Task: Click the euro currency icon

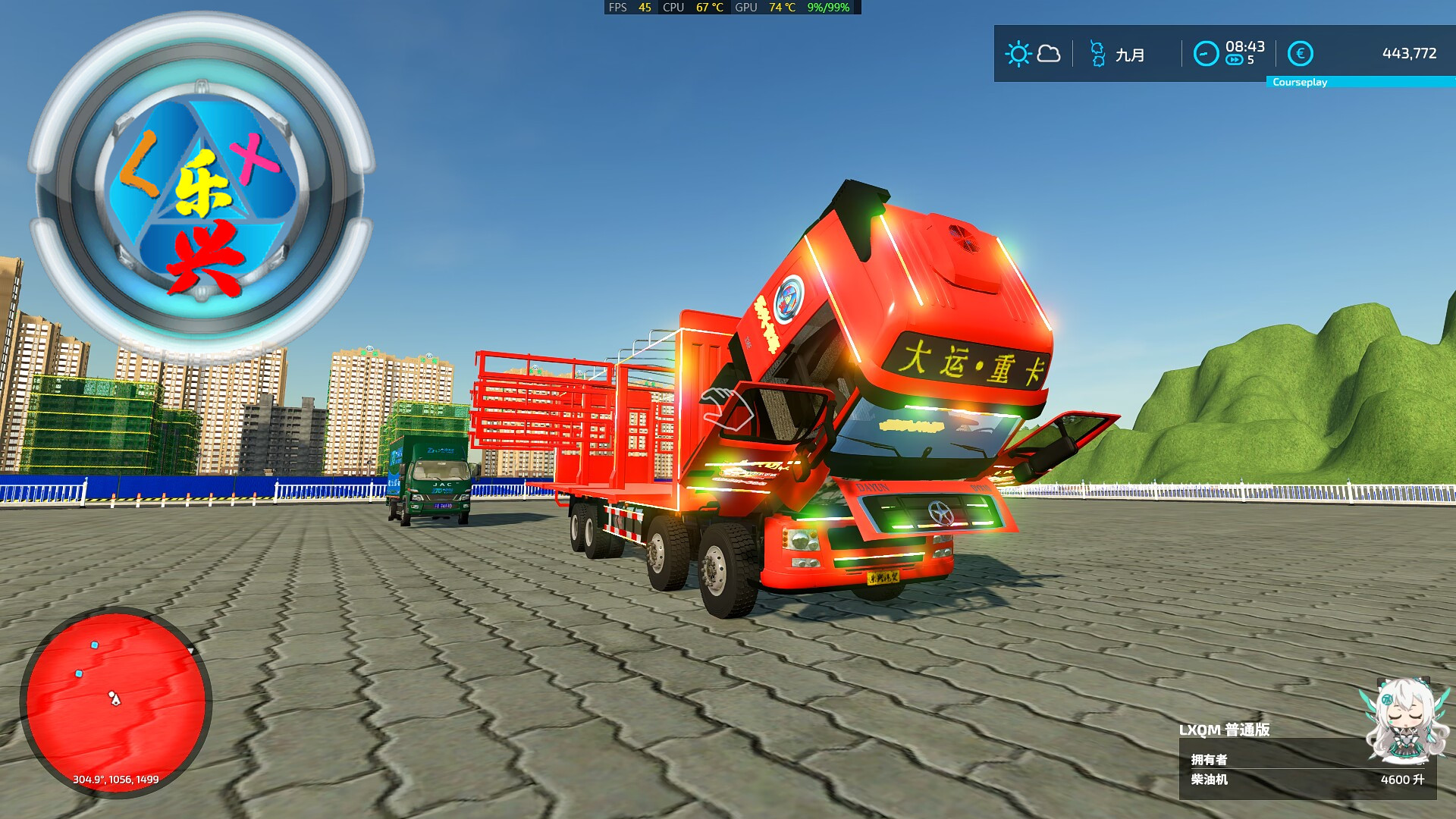Action: pyautogui.click(x=1298, y=53)
